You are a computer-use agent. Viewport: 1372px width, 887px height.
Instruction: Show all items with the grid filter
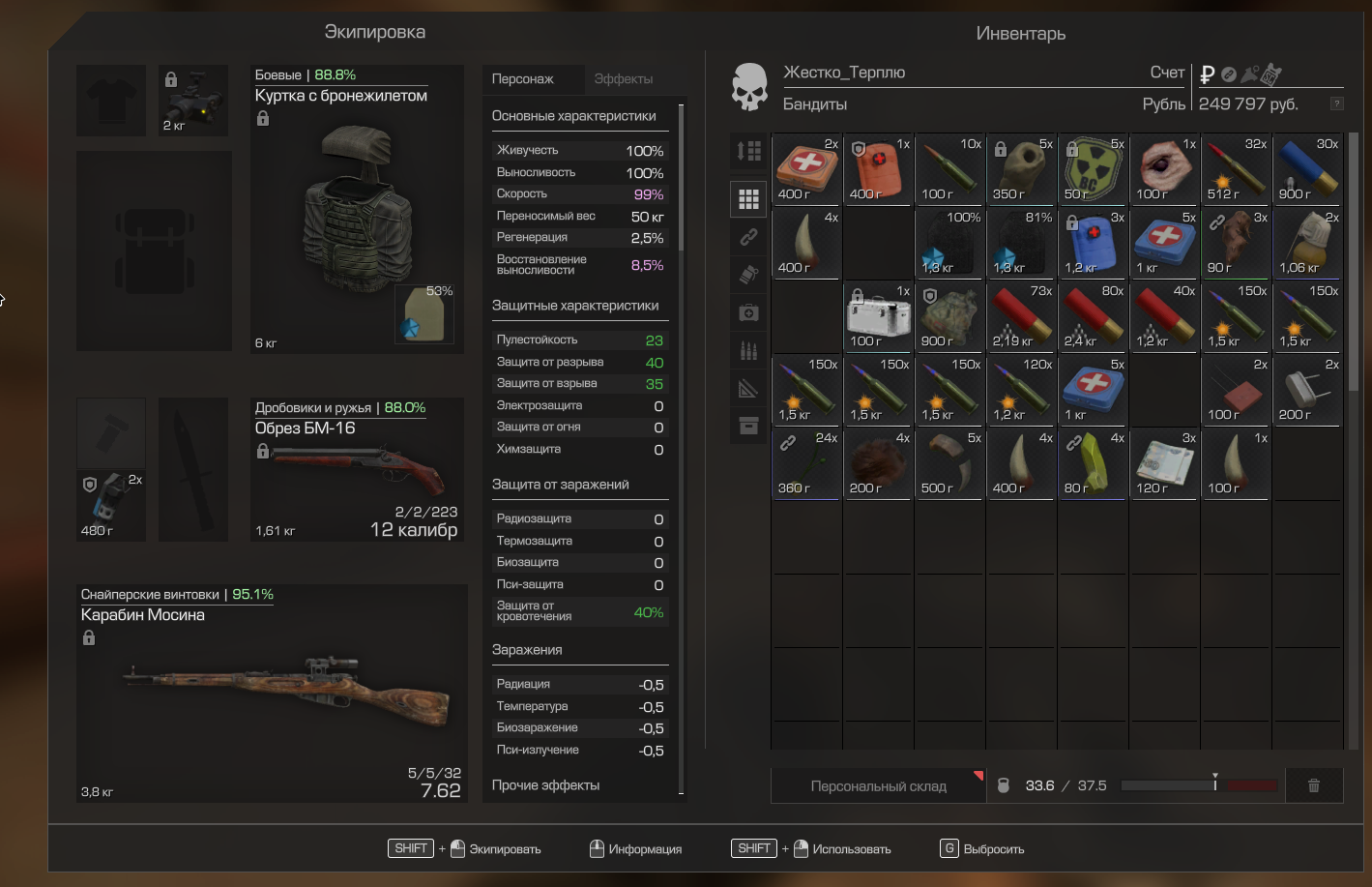pos(748,199)
